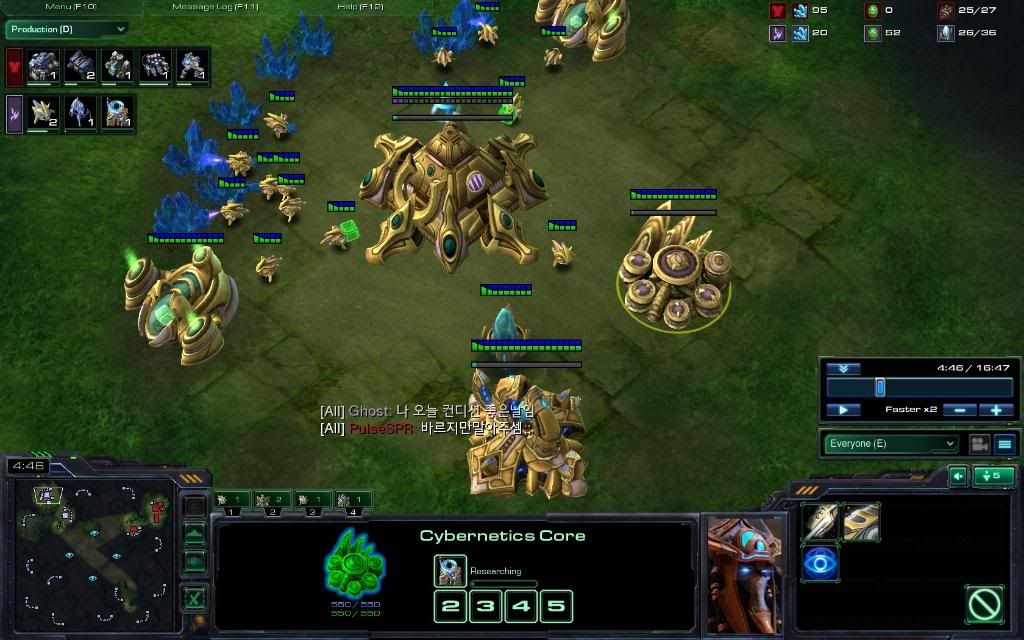Viewport: 1024px width, 640px height.
Task: Collapse the replay control panel
Action: (843, 369)
